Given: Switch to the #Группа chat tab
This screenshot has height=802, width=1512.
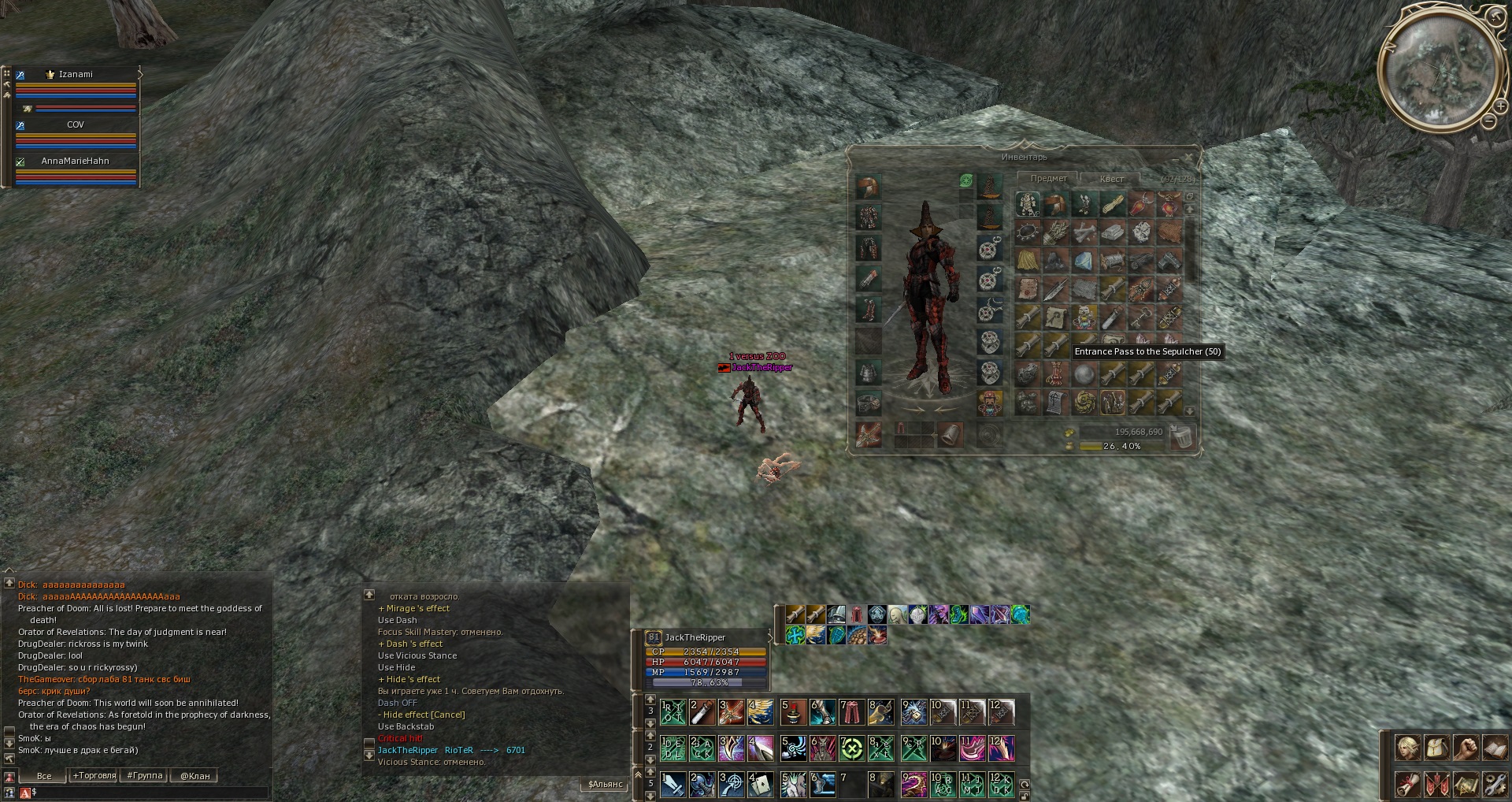Looking at the screenshot, I should [x=145, y=776].
